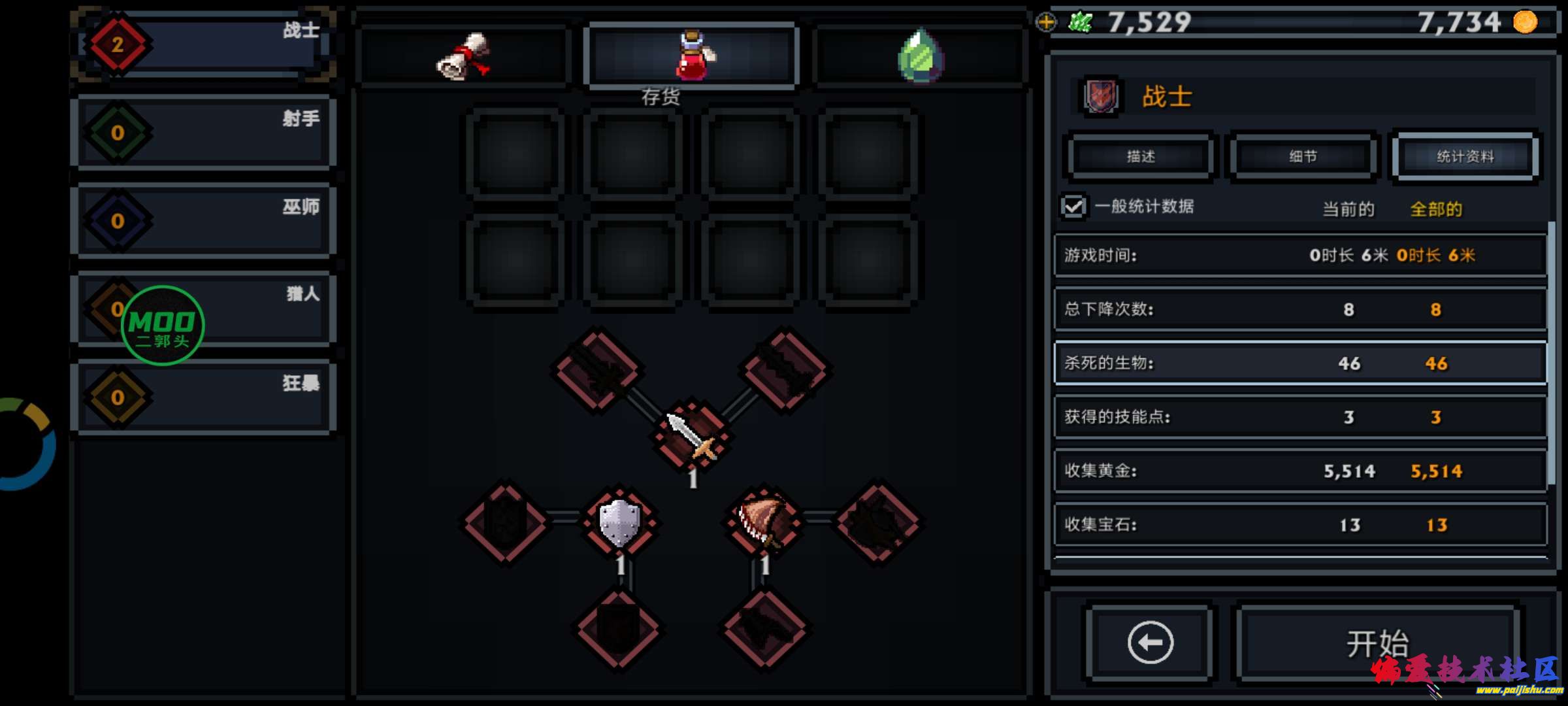Click the green MOD overlay badge

click(x=163, y=325)
